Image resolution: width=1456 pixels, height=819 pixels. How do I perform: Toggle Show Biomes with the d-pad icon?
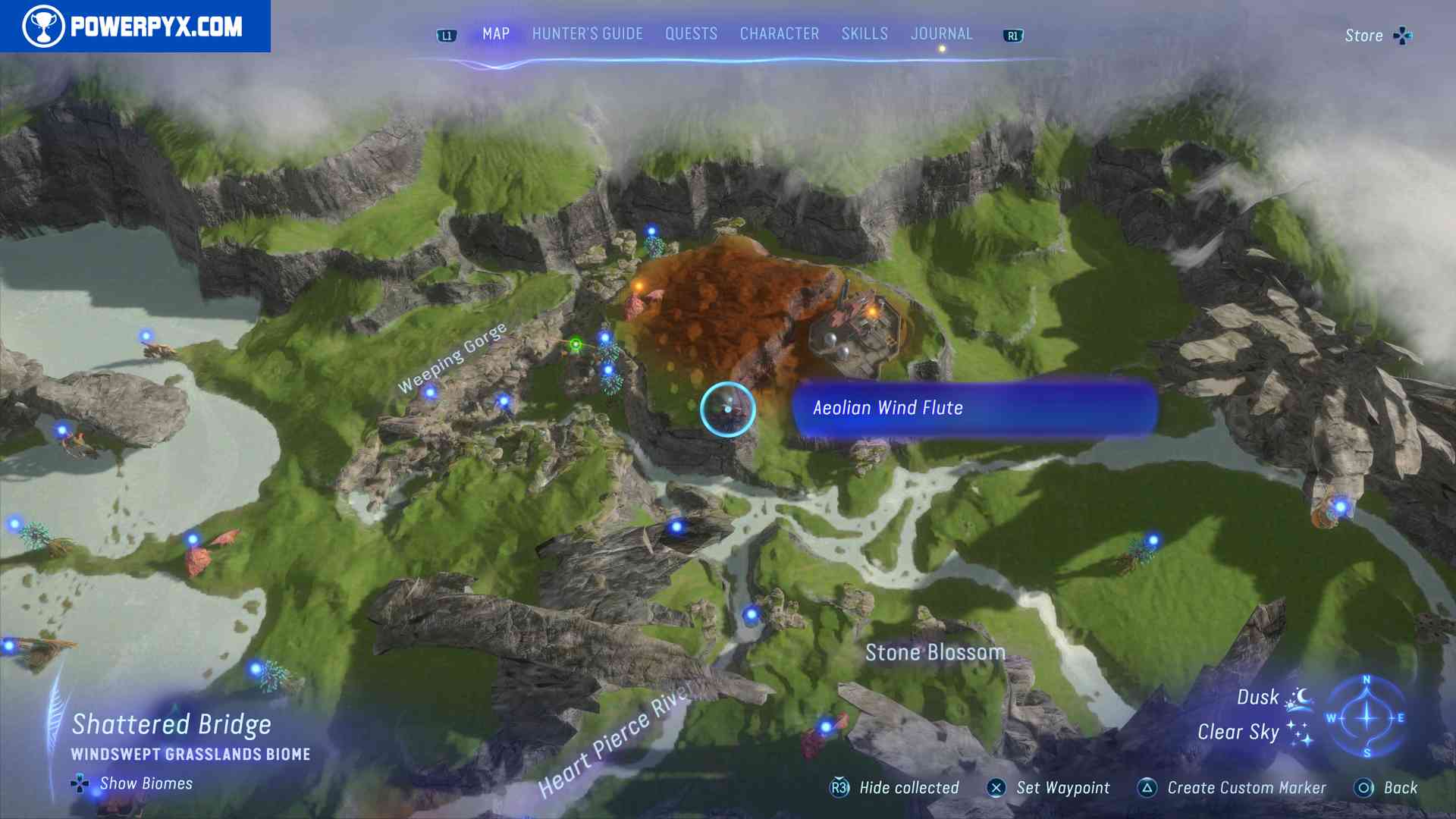(x=80, y=783)
